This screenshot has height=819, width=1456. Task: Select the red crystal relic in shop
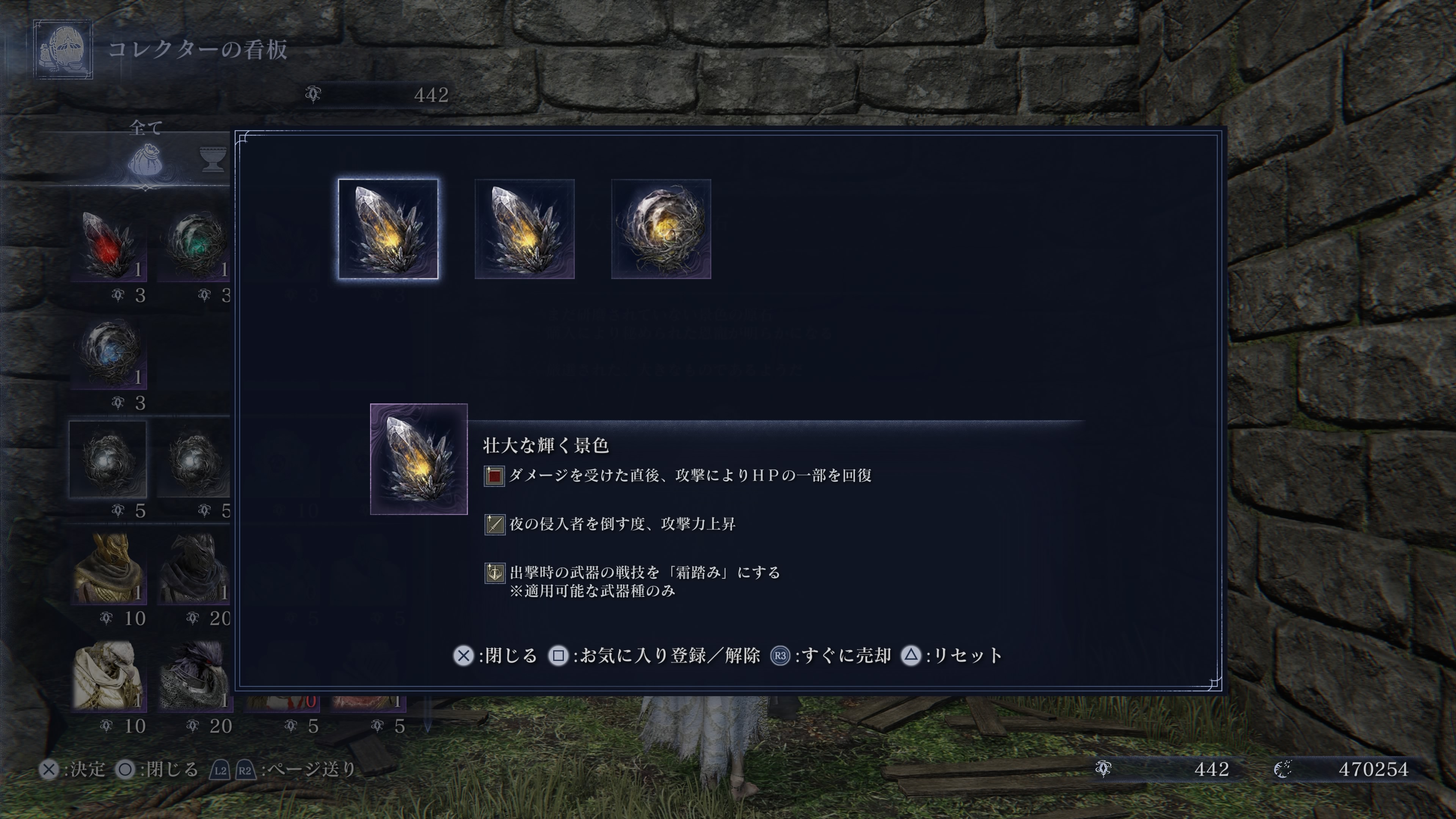(x=108, y=245)
